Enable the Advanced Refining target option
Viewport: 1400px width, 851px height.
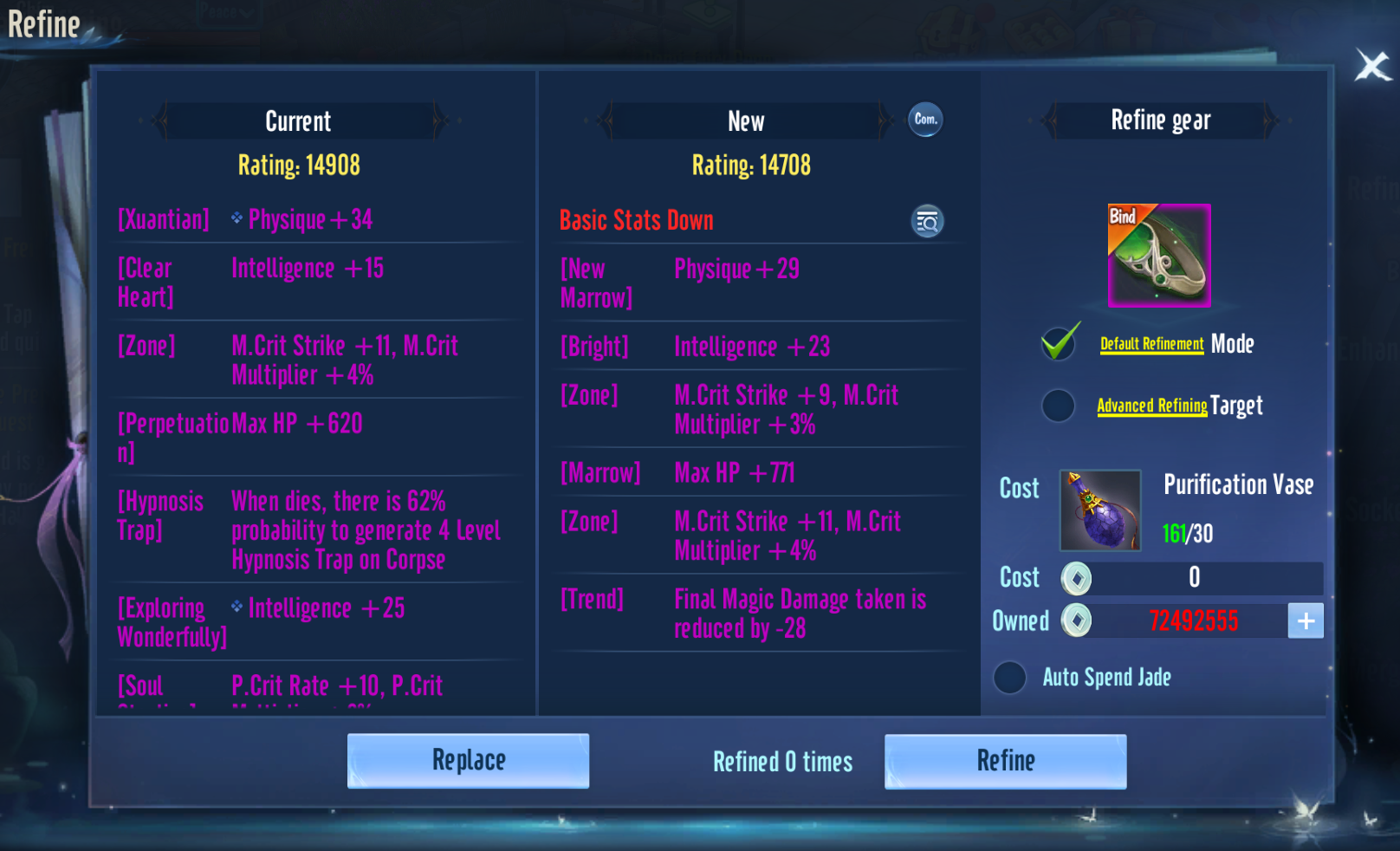[1058, 406]
